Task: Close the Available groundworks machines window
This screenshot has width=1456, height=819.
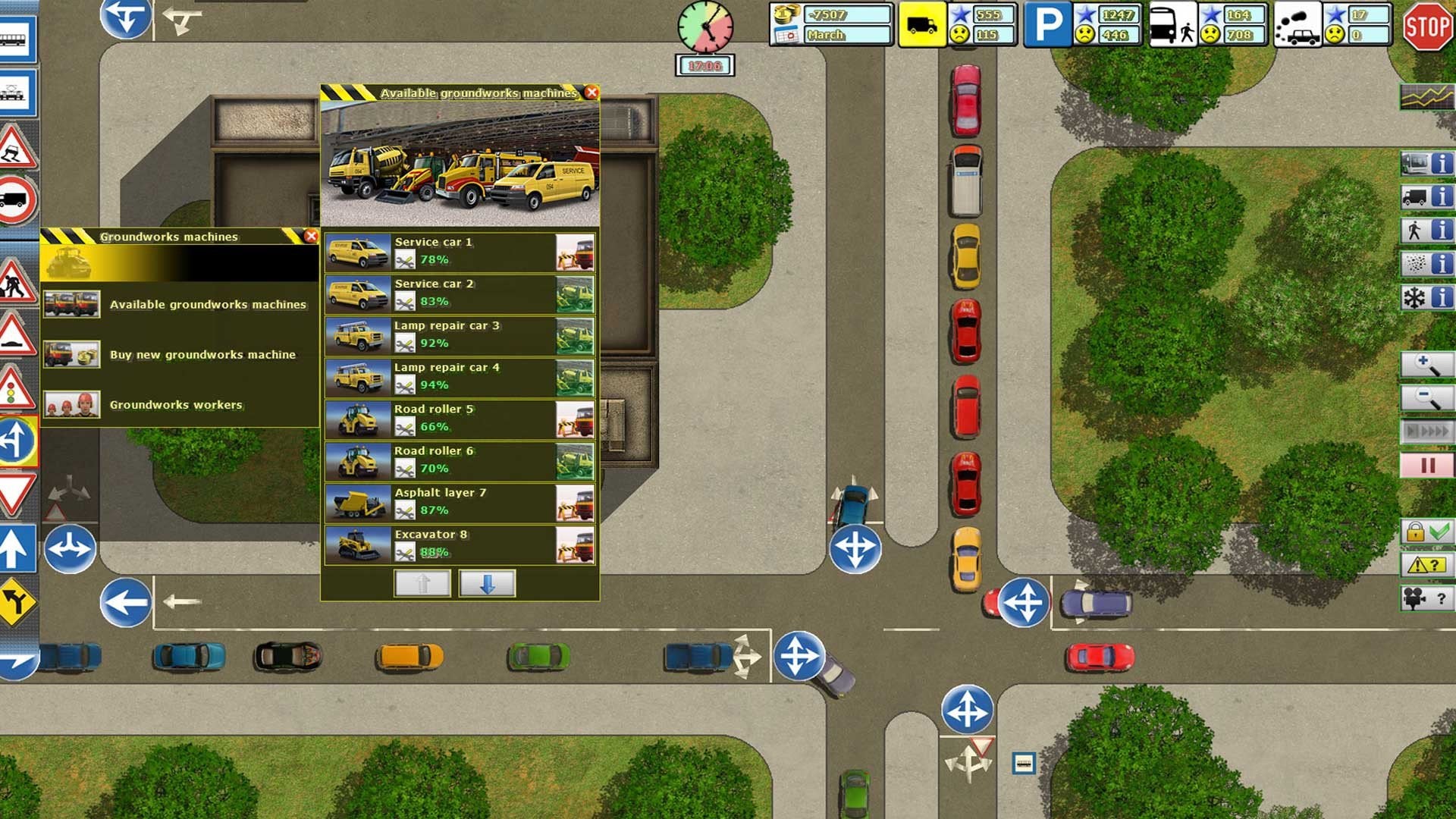Action: tap(591, 93)
